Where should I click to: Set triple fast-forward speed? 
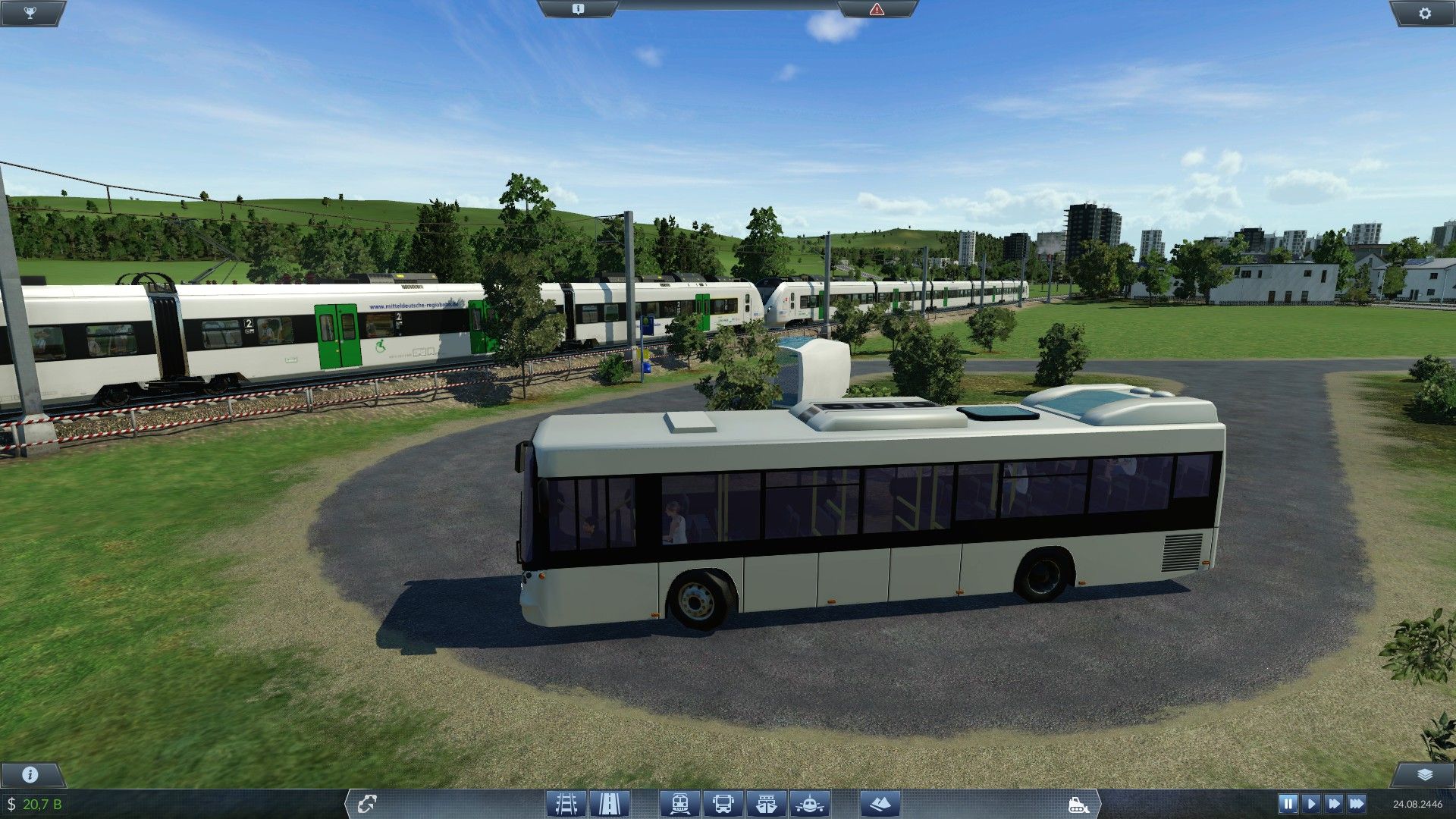[1357, 803]
